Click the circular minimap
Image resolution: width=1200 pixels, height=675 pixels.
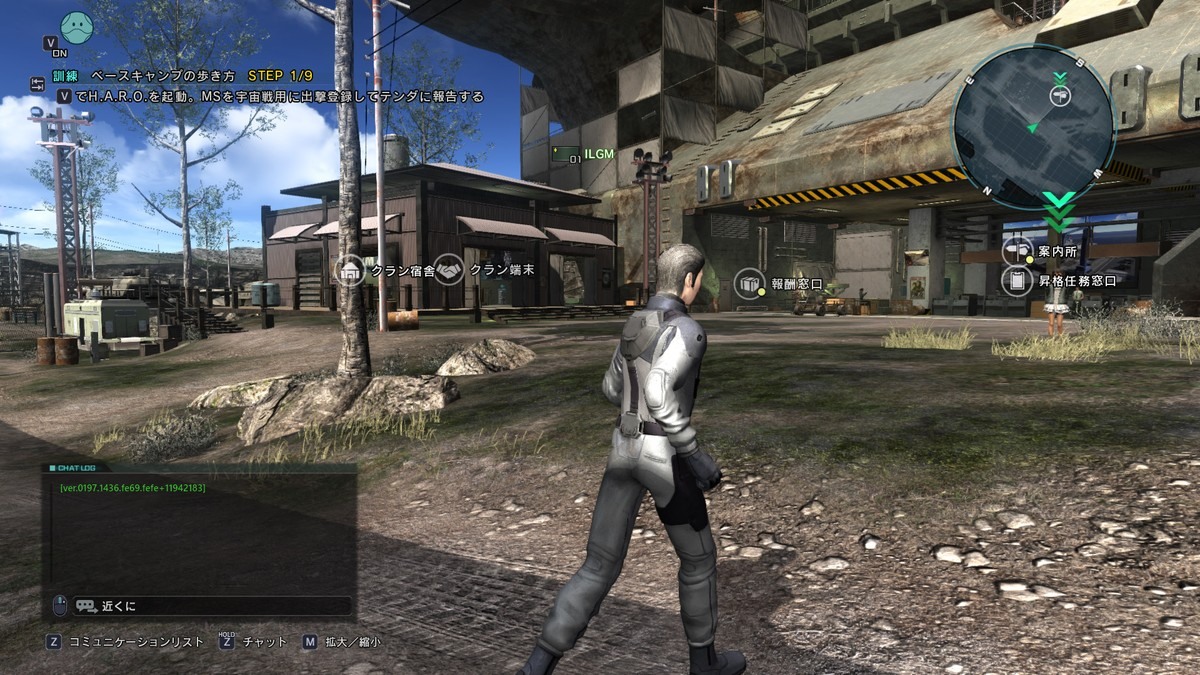coord(1032,127)
